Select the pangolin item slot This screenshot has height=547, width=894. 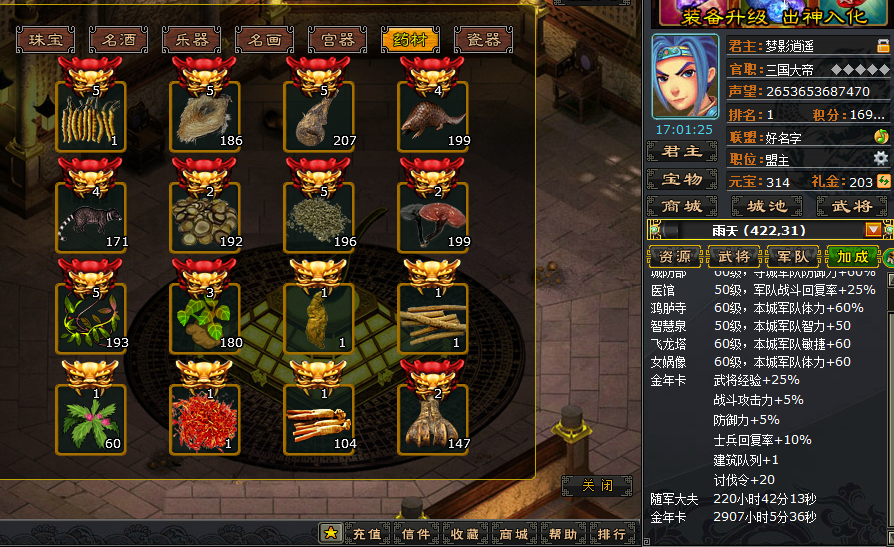[433, 117]
